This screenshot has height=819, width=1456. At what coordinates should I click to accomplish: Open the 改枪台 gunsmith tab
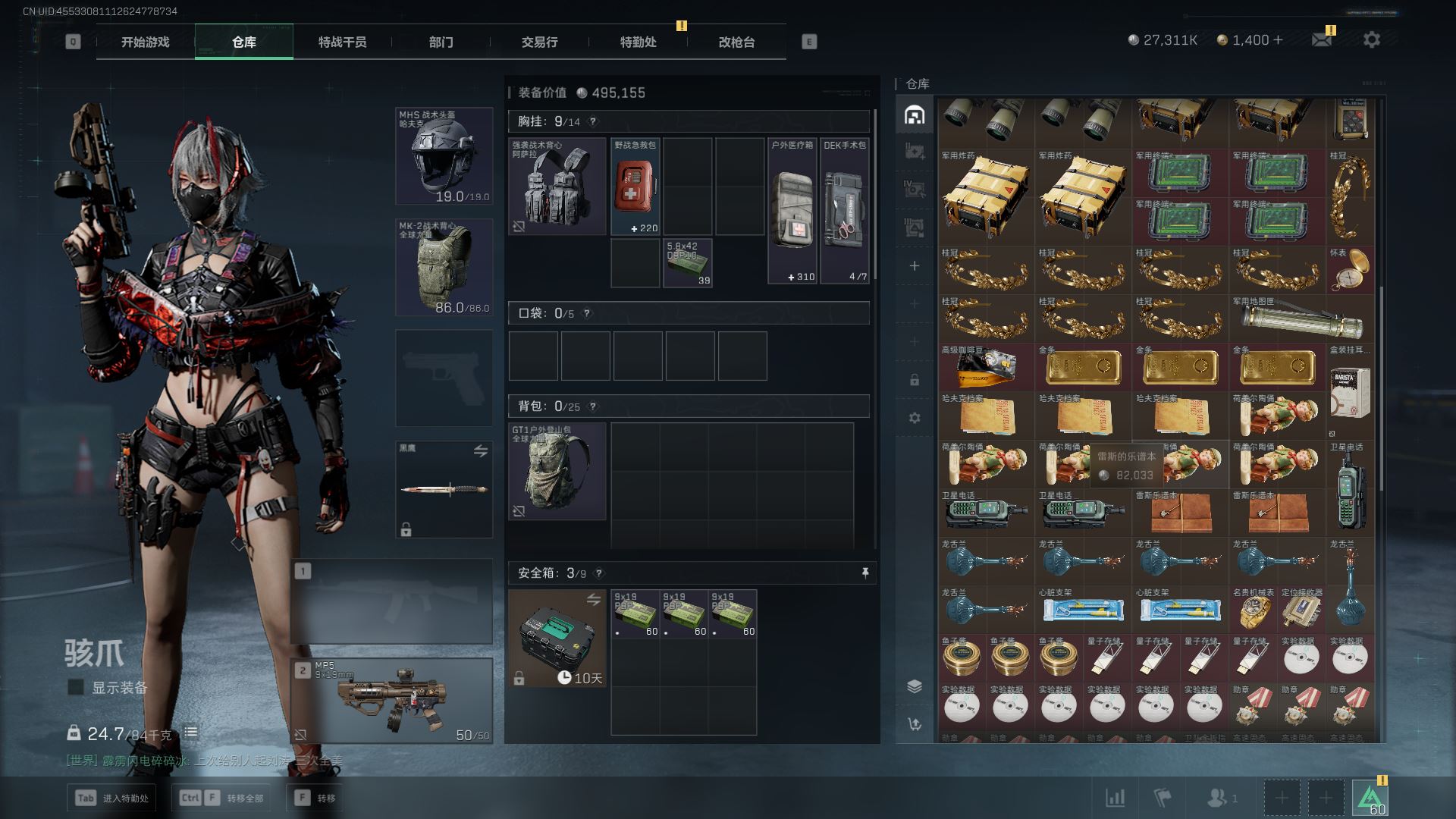736,42
